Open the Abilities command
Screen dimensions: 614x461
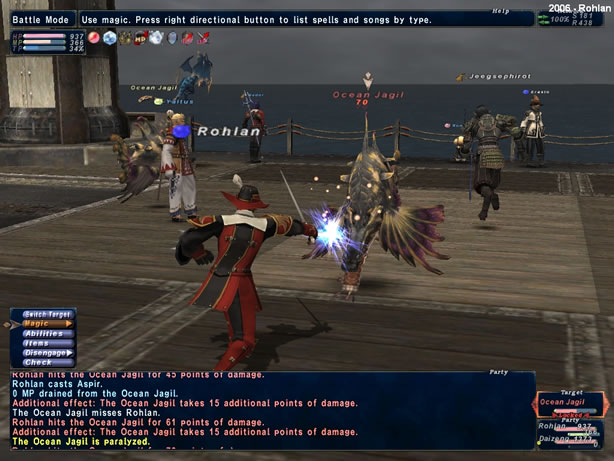point(43,333)
